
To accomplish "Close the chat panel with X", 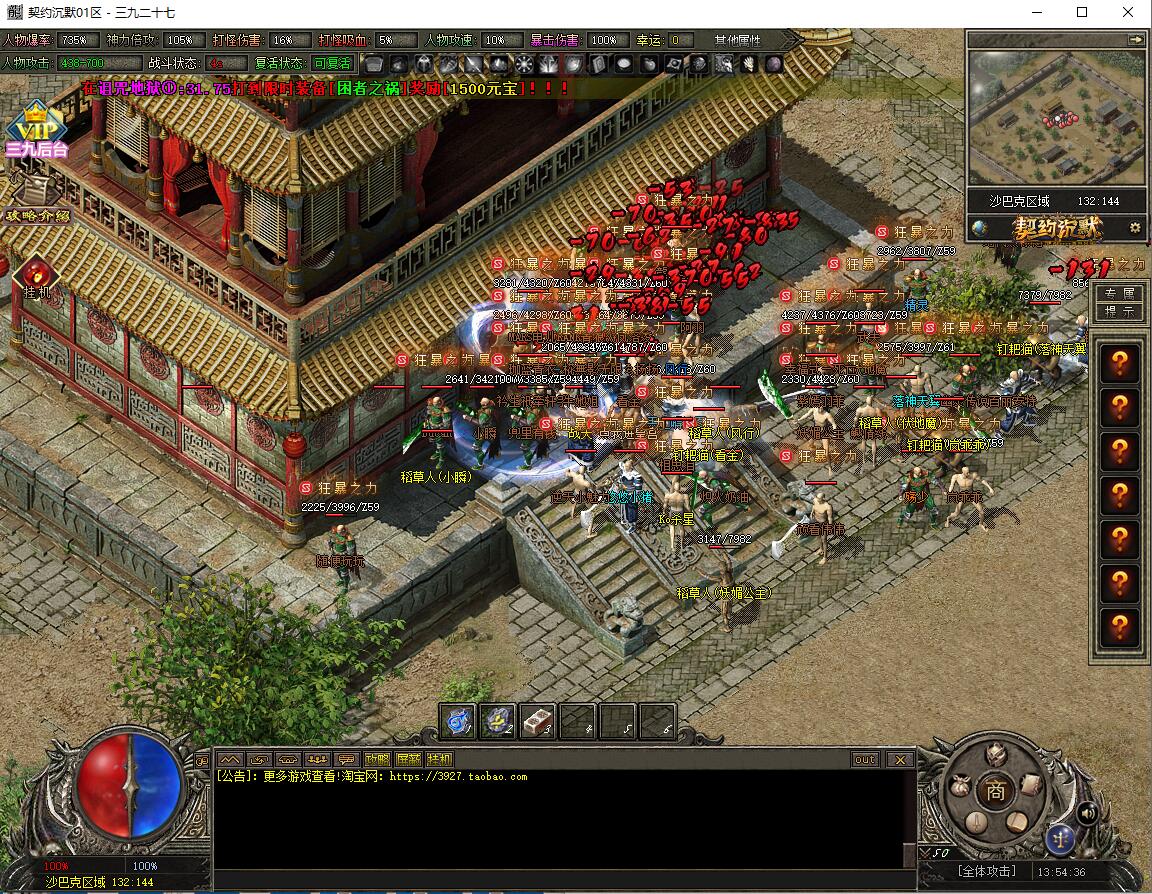I will coord(899,759).
